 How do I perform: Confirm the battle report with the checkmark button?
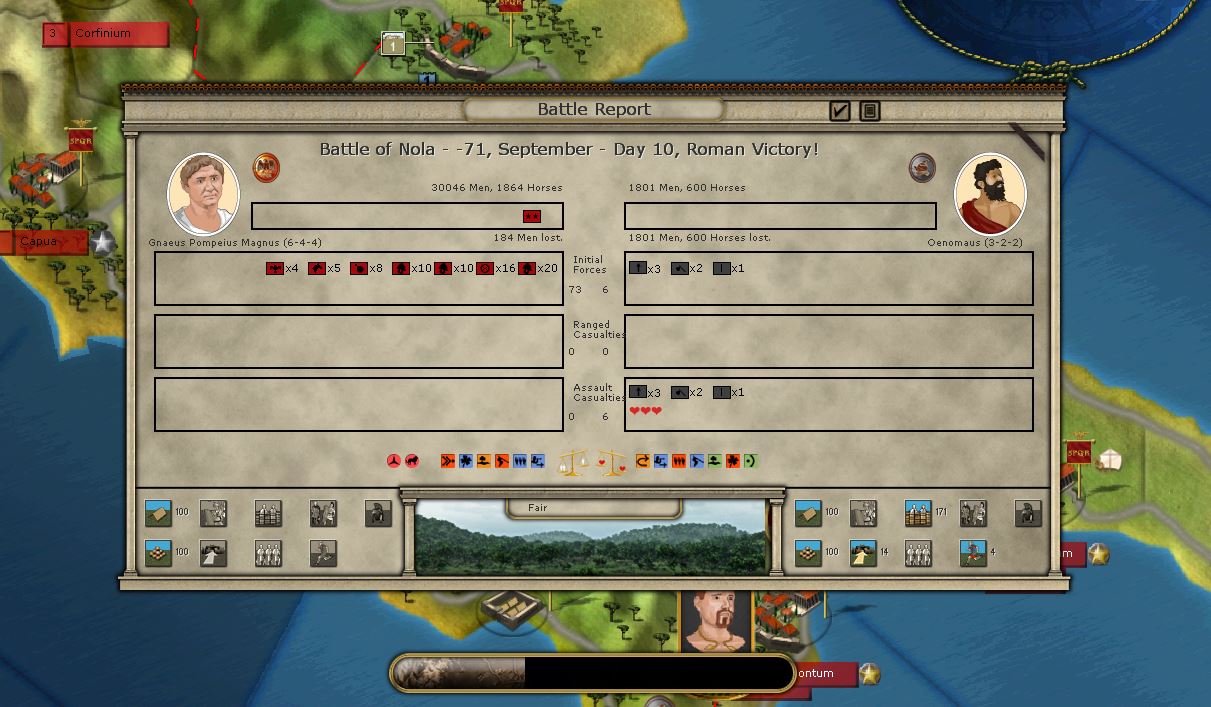840,111
